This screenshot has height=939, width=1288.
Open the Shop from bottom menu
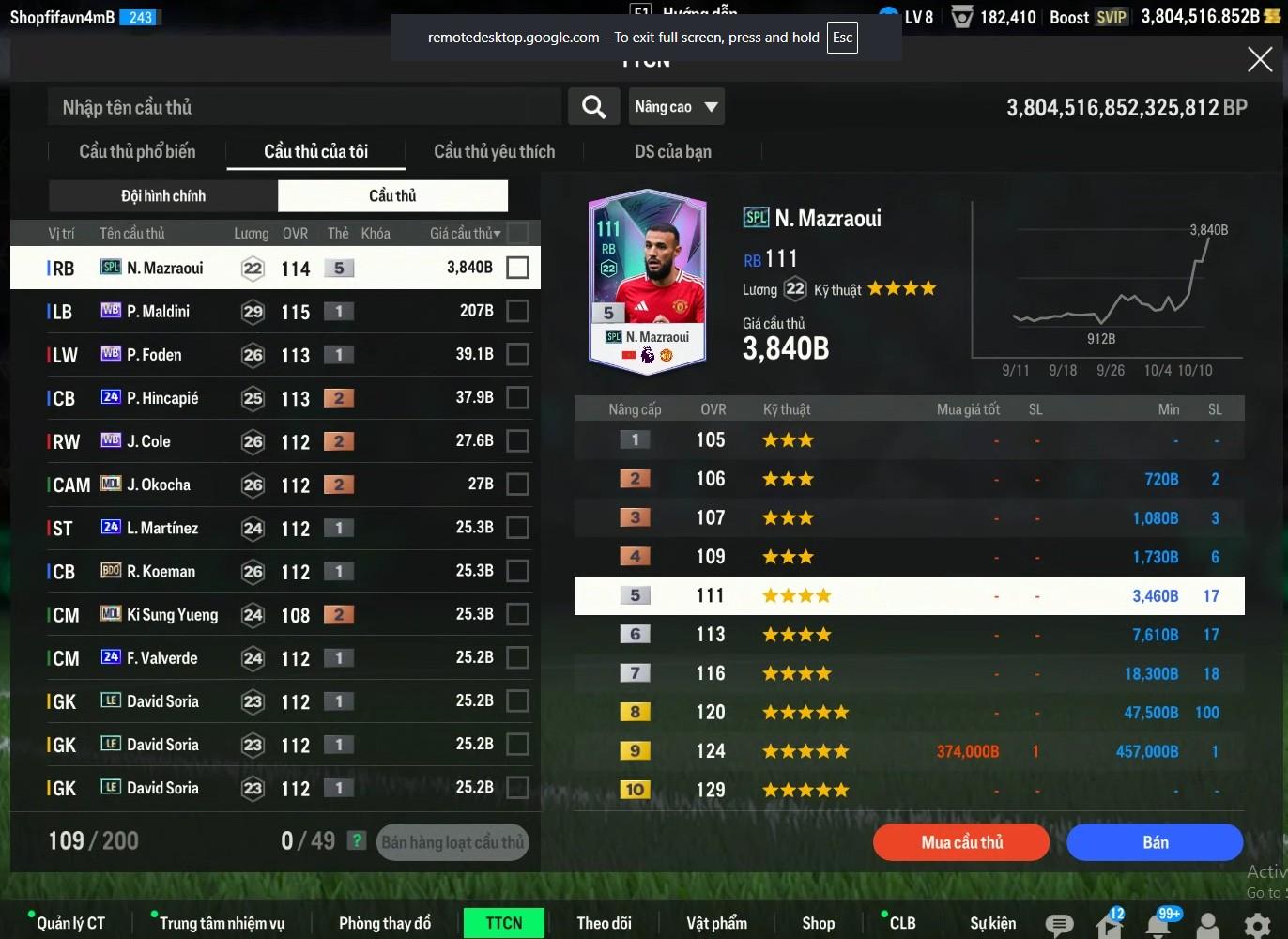coord(818,923)
